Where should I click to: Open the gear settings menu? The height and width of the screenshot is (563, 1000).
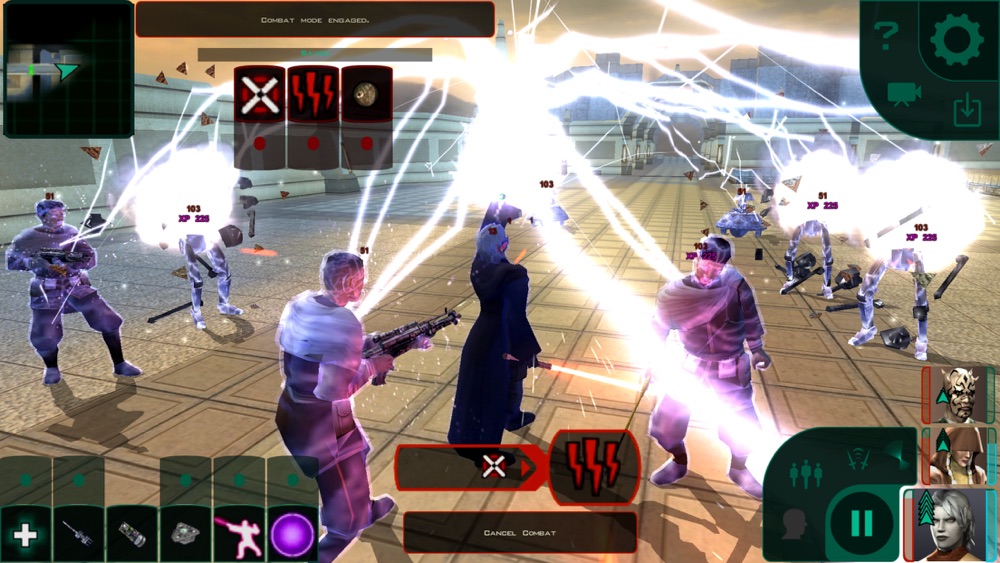click(956, 40)
